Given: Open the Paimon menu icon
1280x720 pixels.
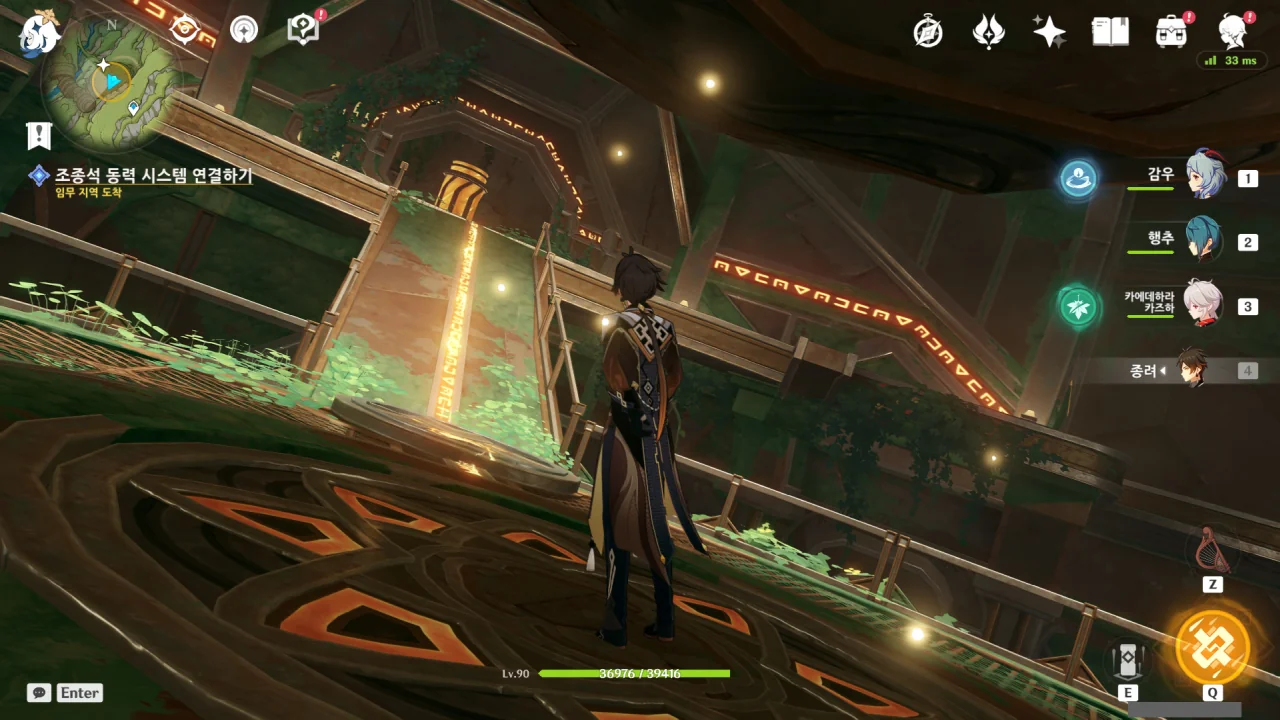Looking at the screenshot, I should [x=38, y=32].
